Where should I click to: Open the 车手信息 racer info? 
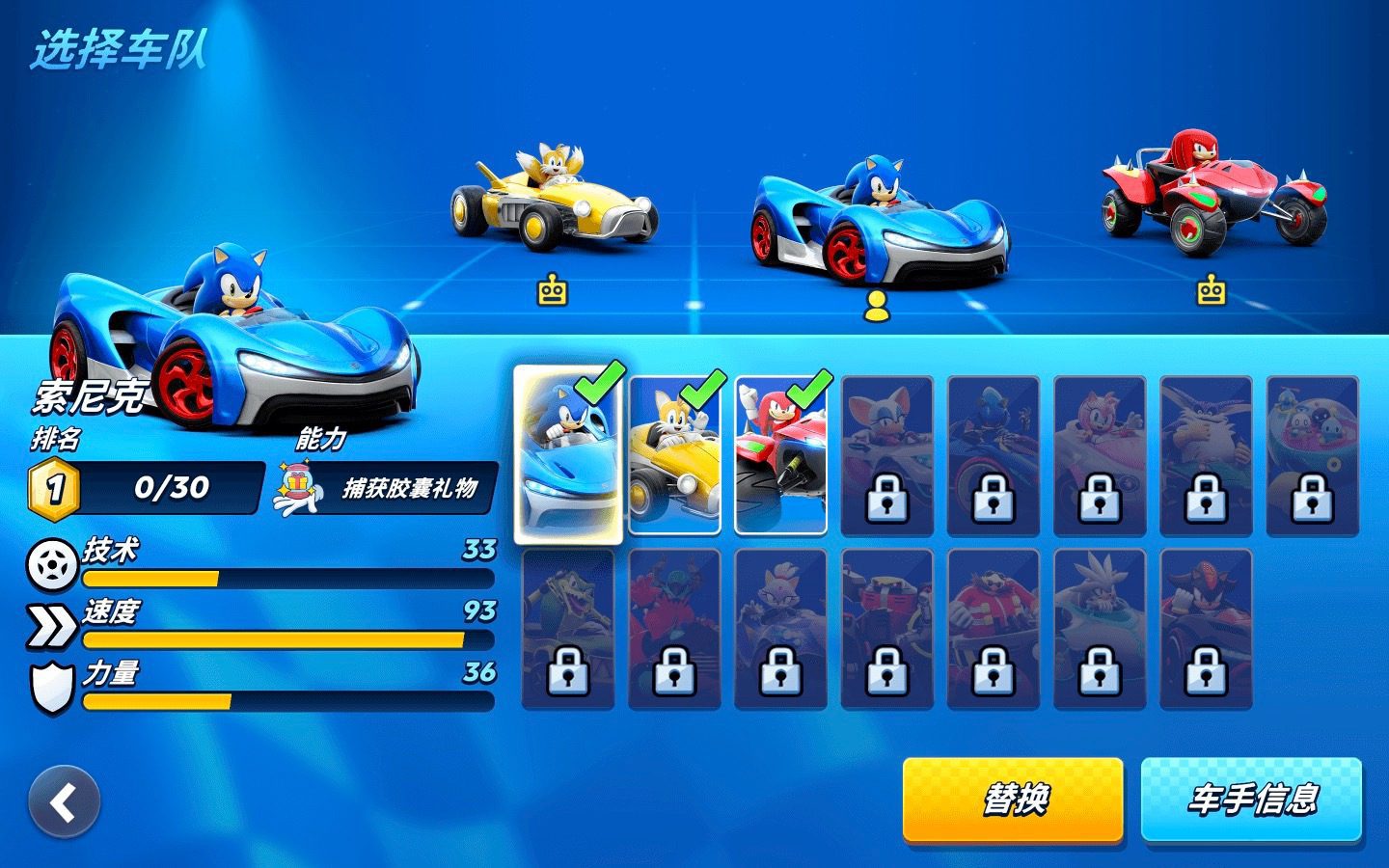[x=1251, y=800]
